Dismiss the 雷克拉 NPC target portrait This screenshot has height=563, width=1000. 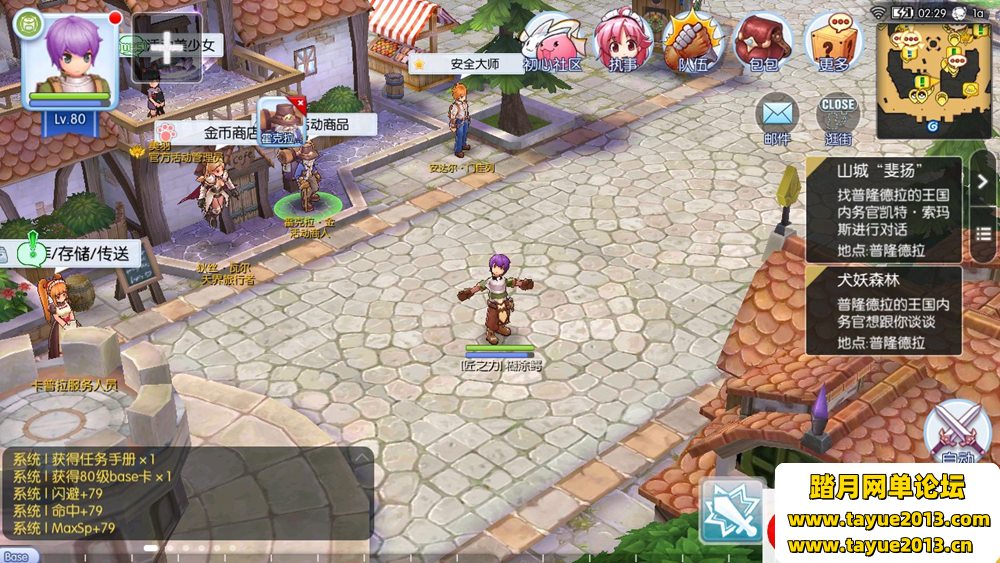298,103
